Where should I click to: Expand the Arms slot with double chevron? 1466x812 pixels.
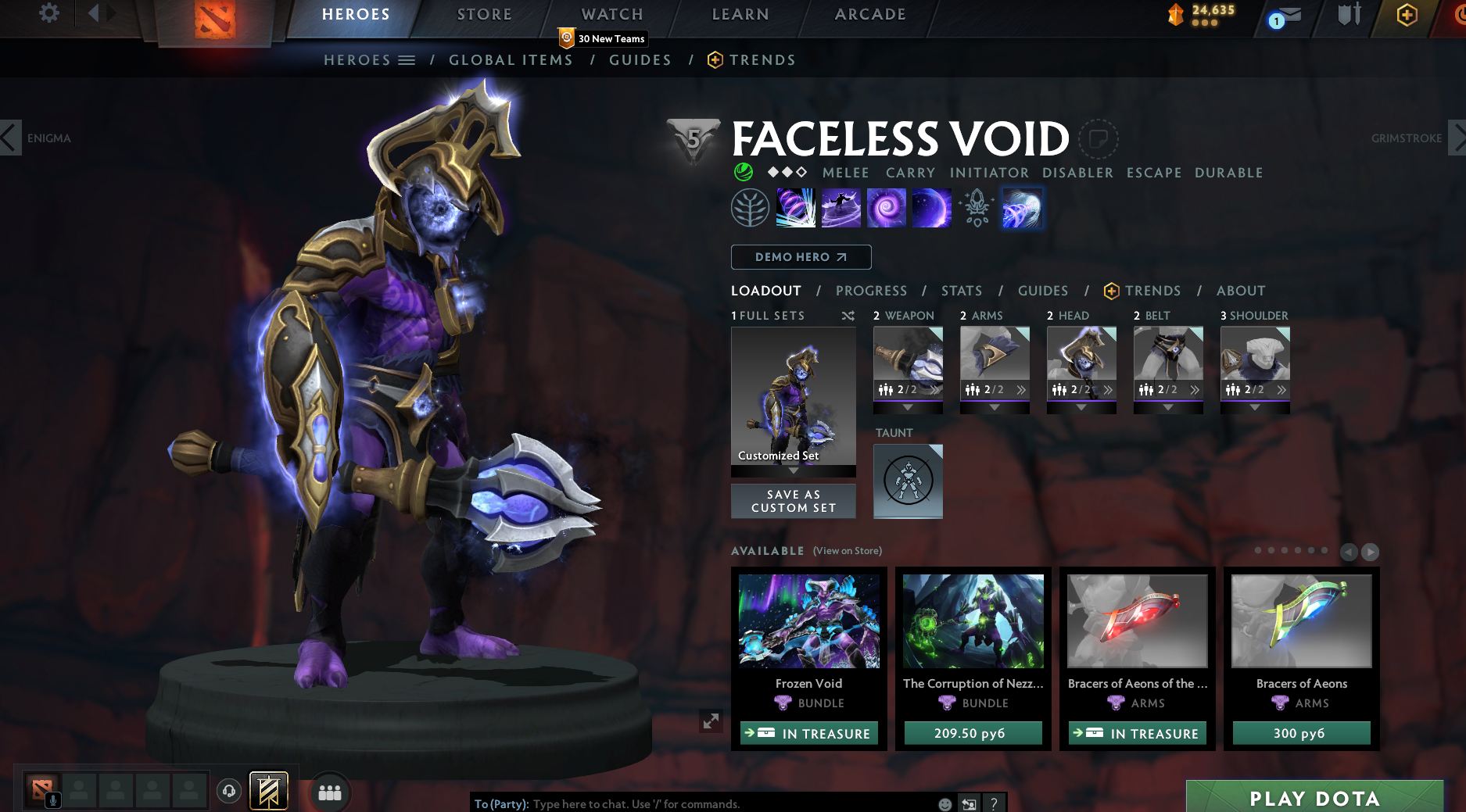(x=1020, y=388)
